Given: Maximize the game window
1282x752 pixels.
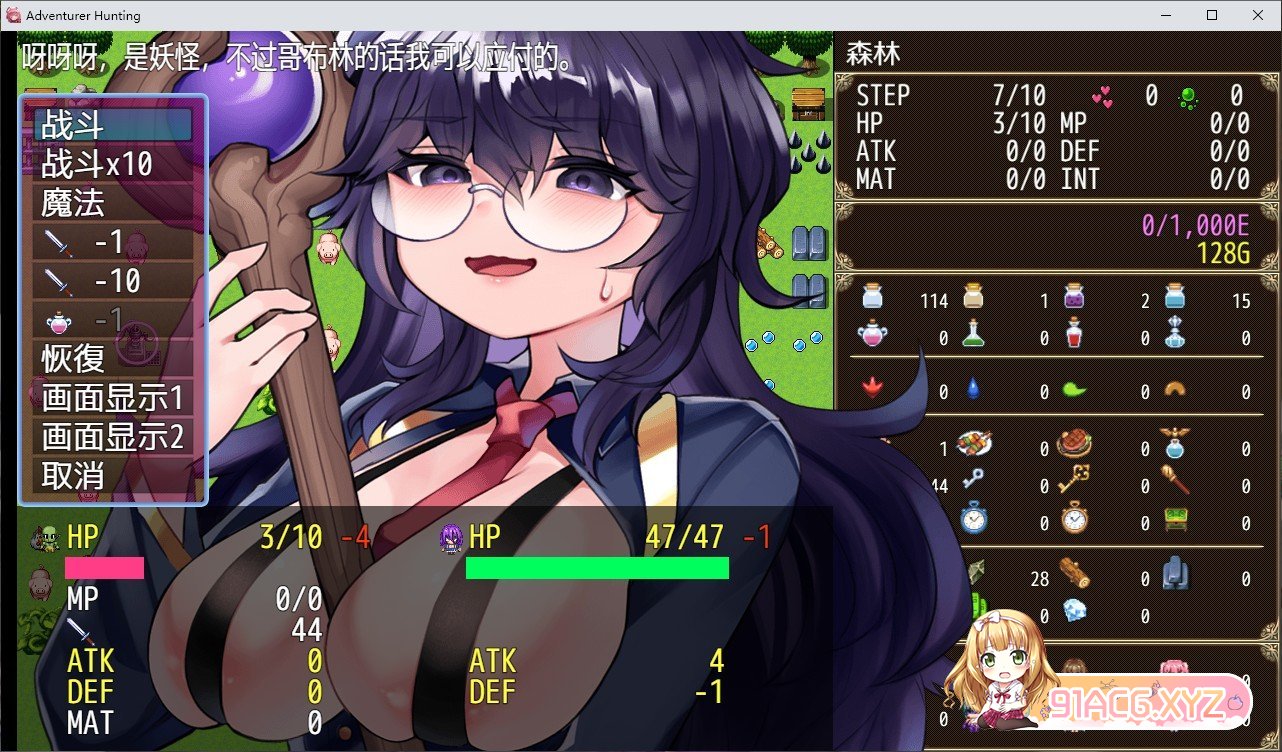Looking at the screenshot, I should tap(1211, 15).
